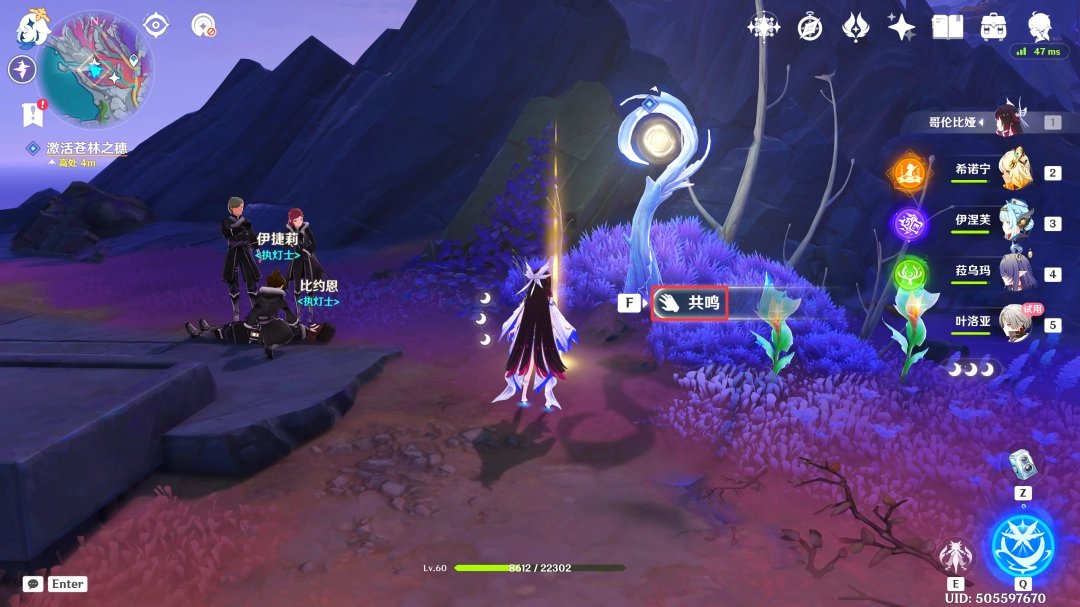Image resolution: width=1080 pixels, height=607 pixels.
Task: Select the 激活苍林之穗 quest tracker
Action: pos(85,148)
